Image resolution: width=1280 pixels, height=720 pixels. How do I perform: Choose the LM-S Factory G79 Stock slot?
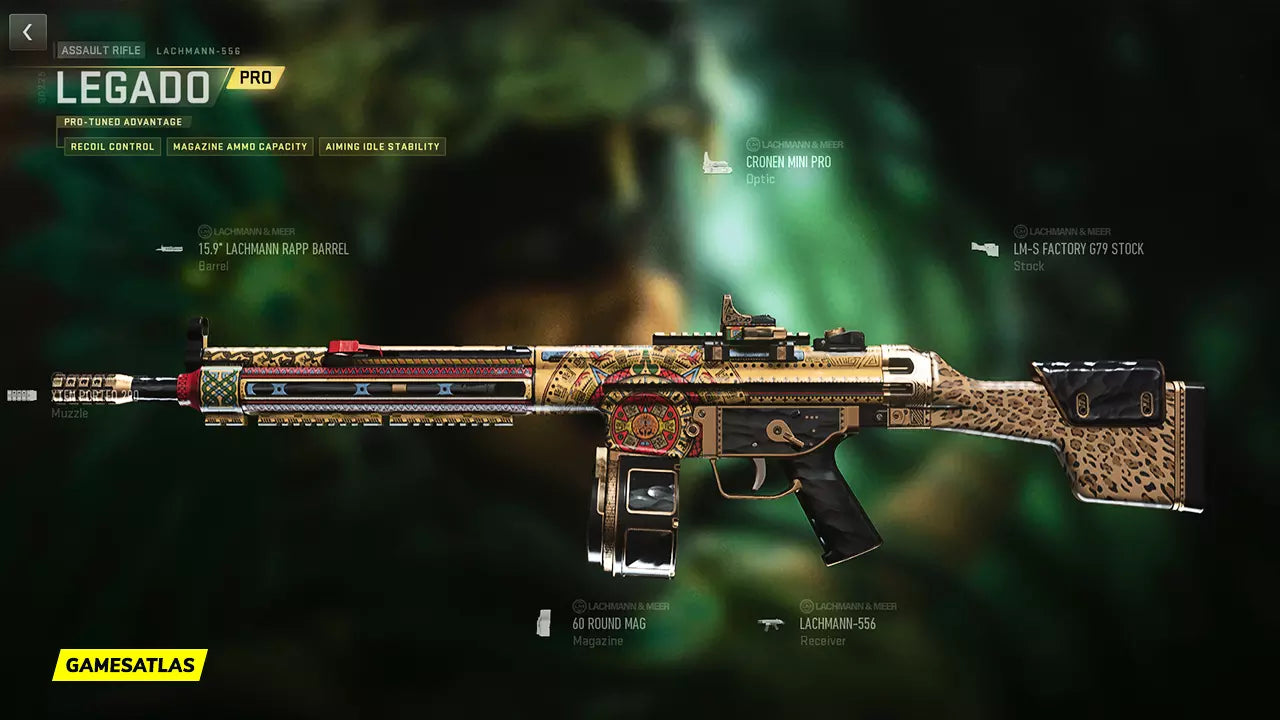pyautogui.click(x=1078, y=249)
